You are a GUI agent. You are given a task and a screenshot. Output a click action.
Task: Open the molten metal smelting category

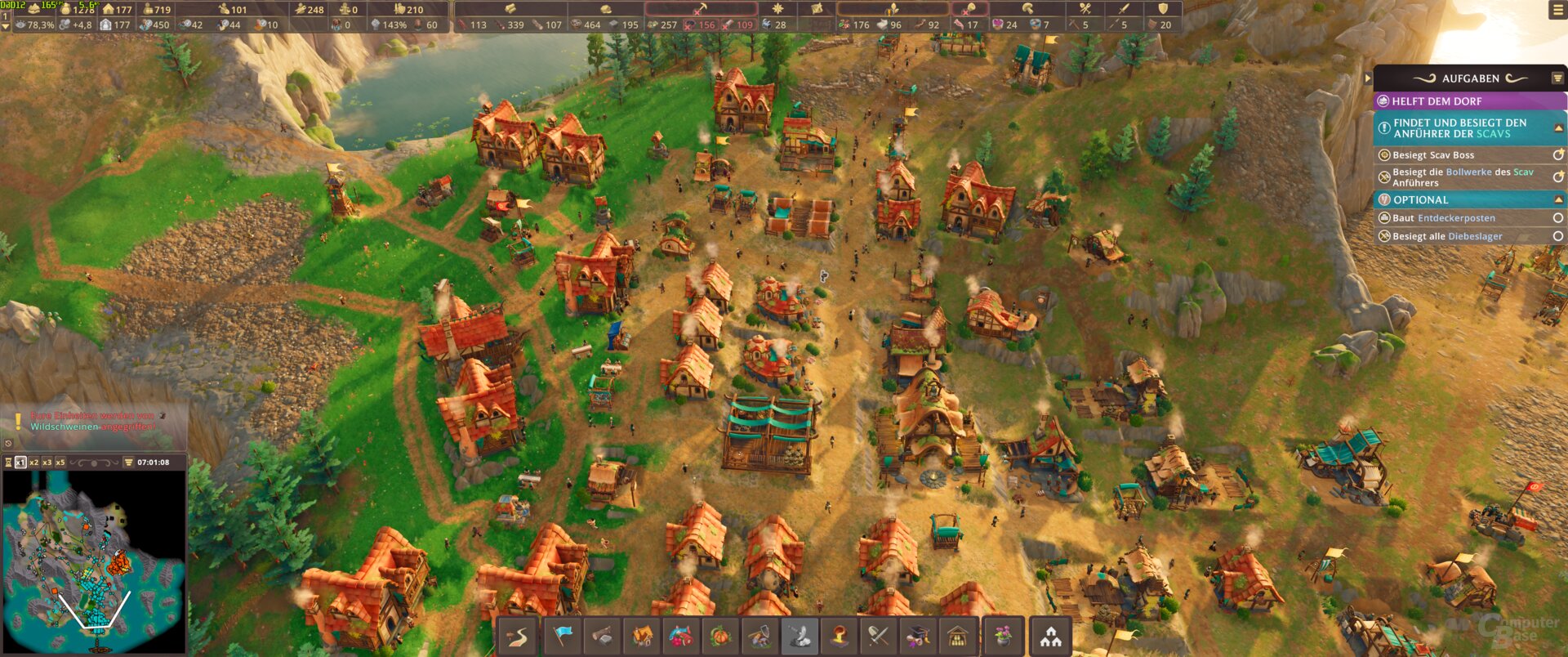click(x=839, y=636)
